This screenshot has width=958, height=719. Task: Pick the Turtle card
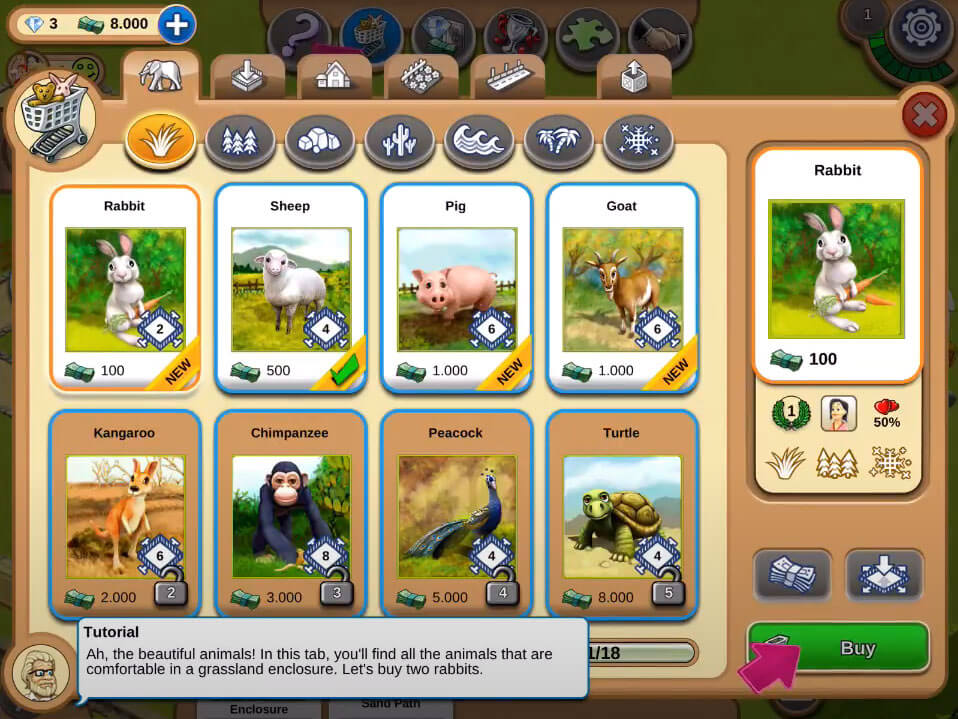tap(622, 514)
